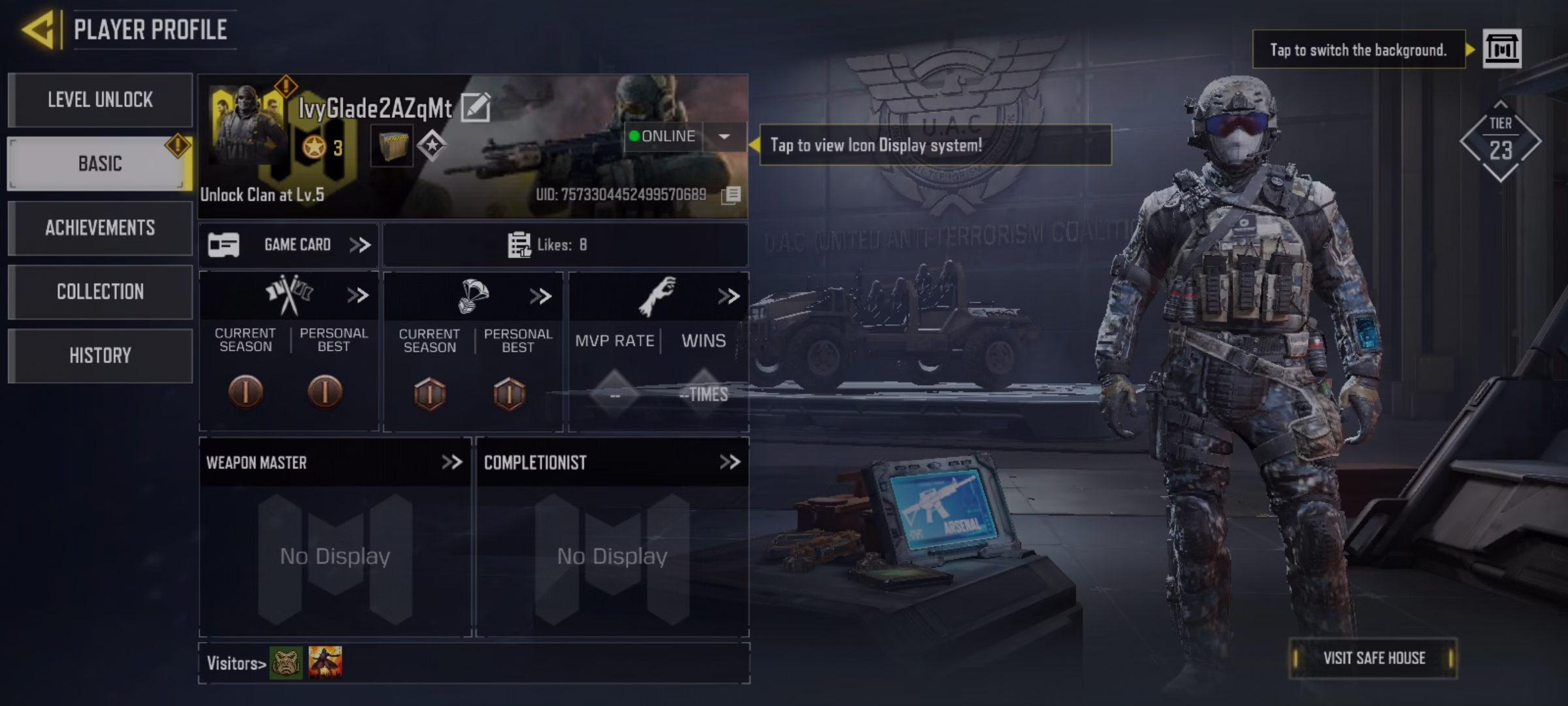This screenshot has height=706, width=1568.
Task: Select the Collection tab
Action: [x=100, y=292]
